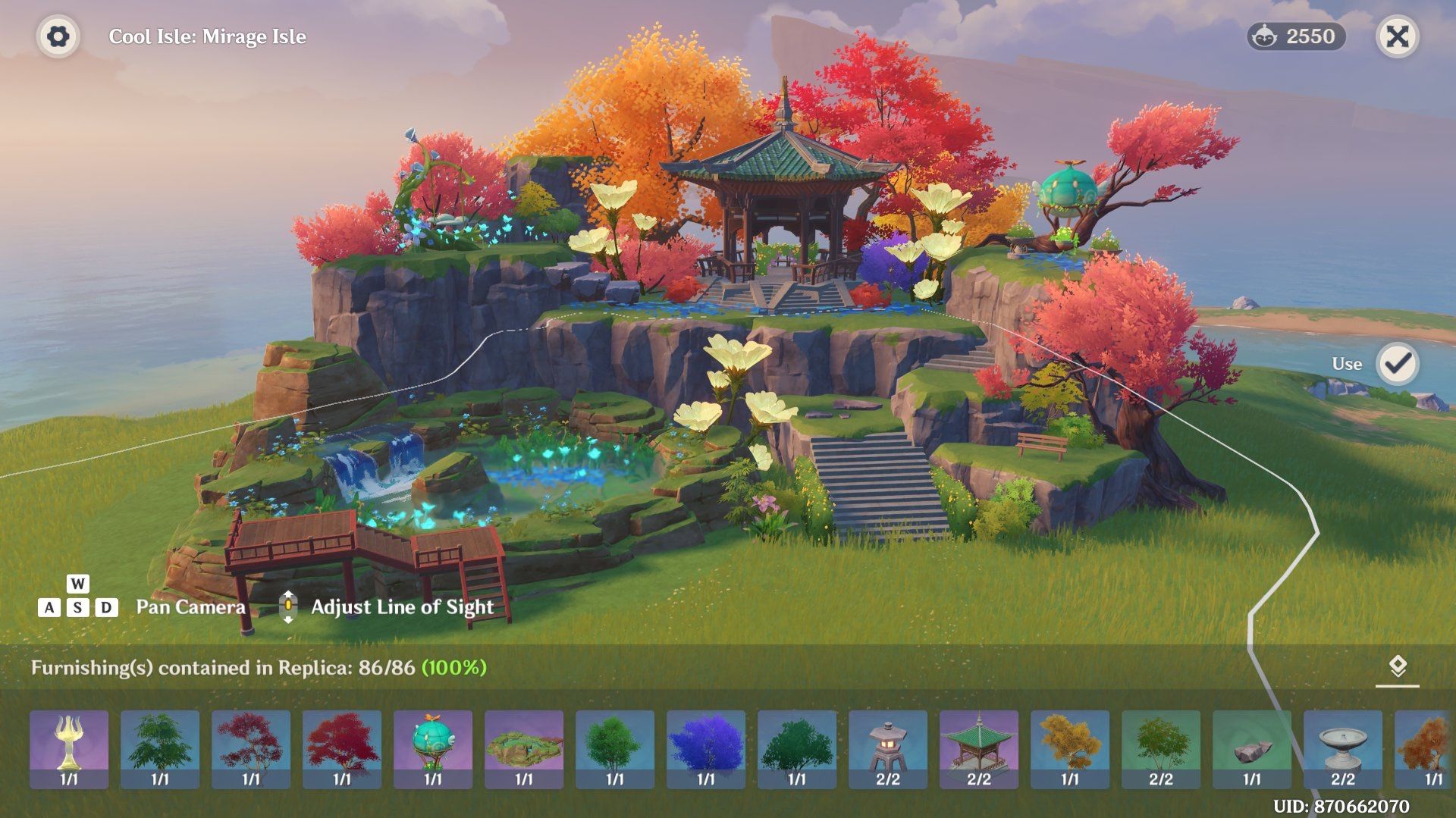
Task: Click the Cool Isle: Mirage Isle title
Action: [x=208, y=35]
